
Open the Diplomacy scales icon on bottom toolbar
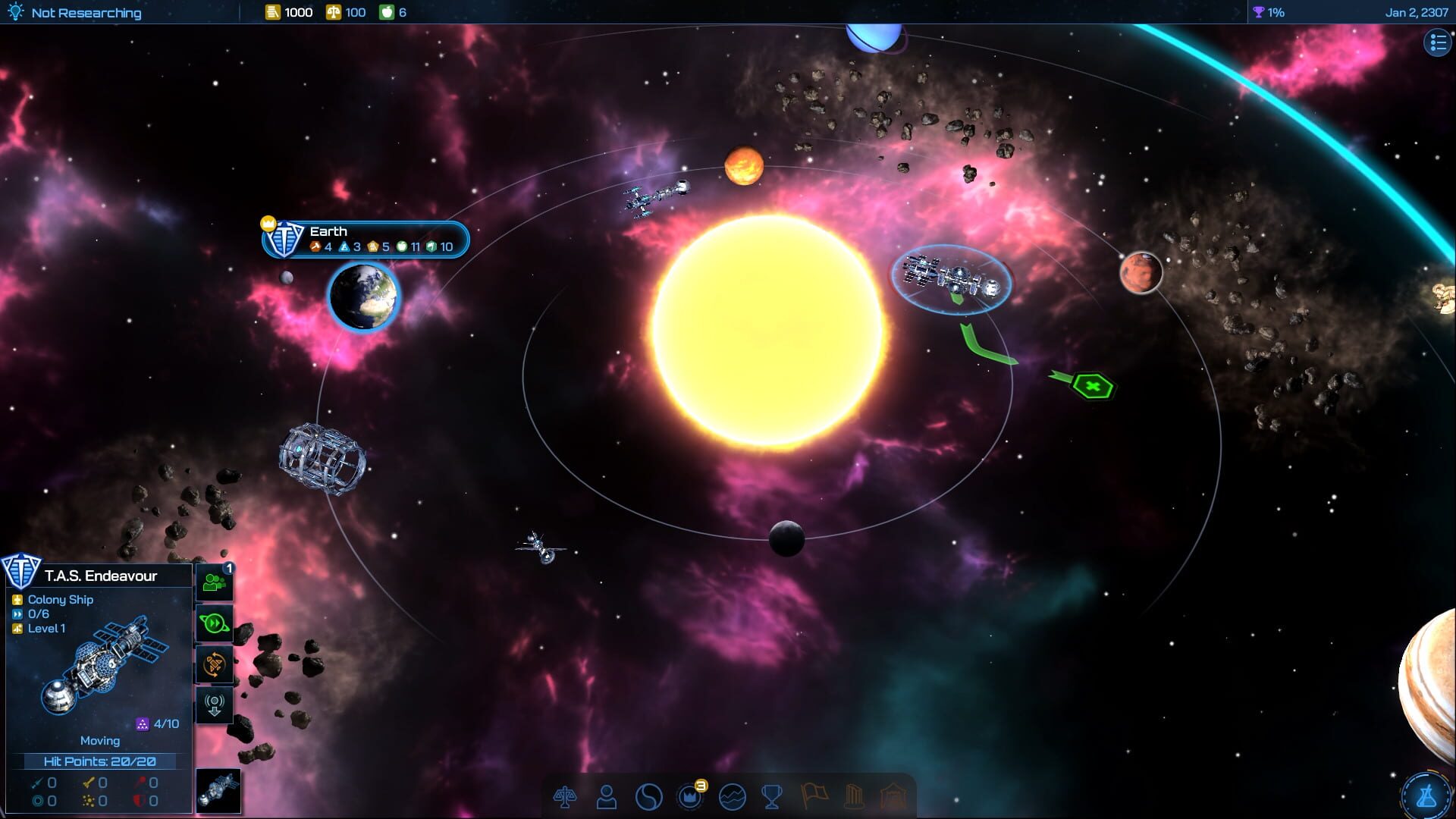tap(563, 797)
